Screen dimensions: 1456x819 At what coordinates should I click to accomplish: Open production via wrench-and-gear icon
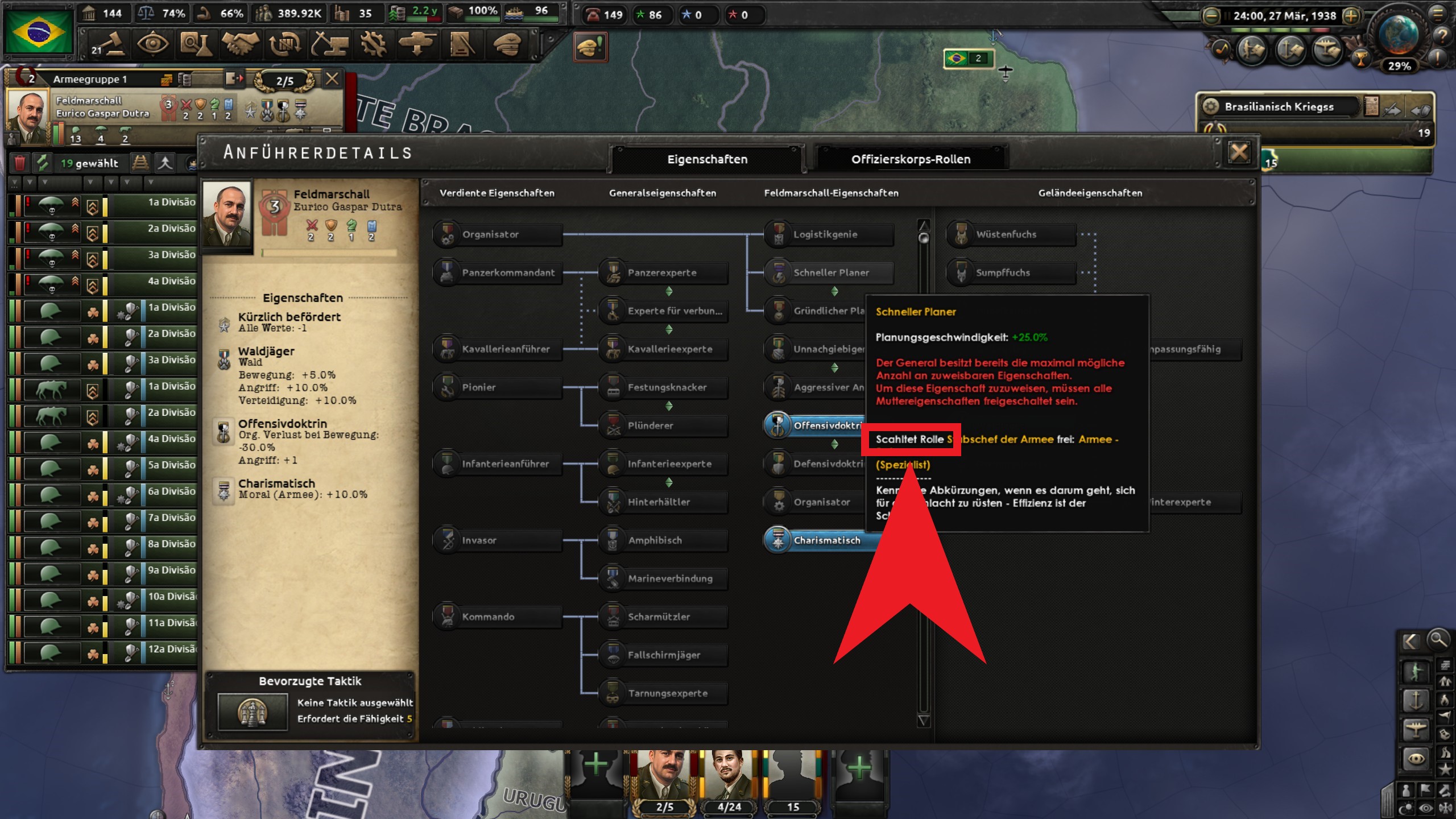pyautogui.click(x=373, y=44)
